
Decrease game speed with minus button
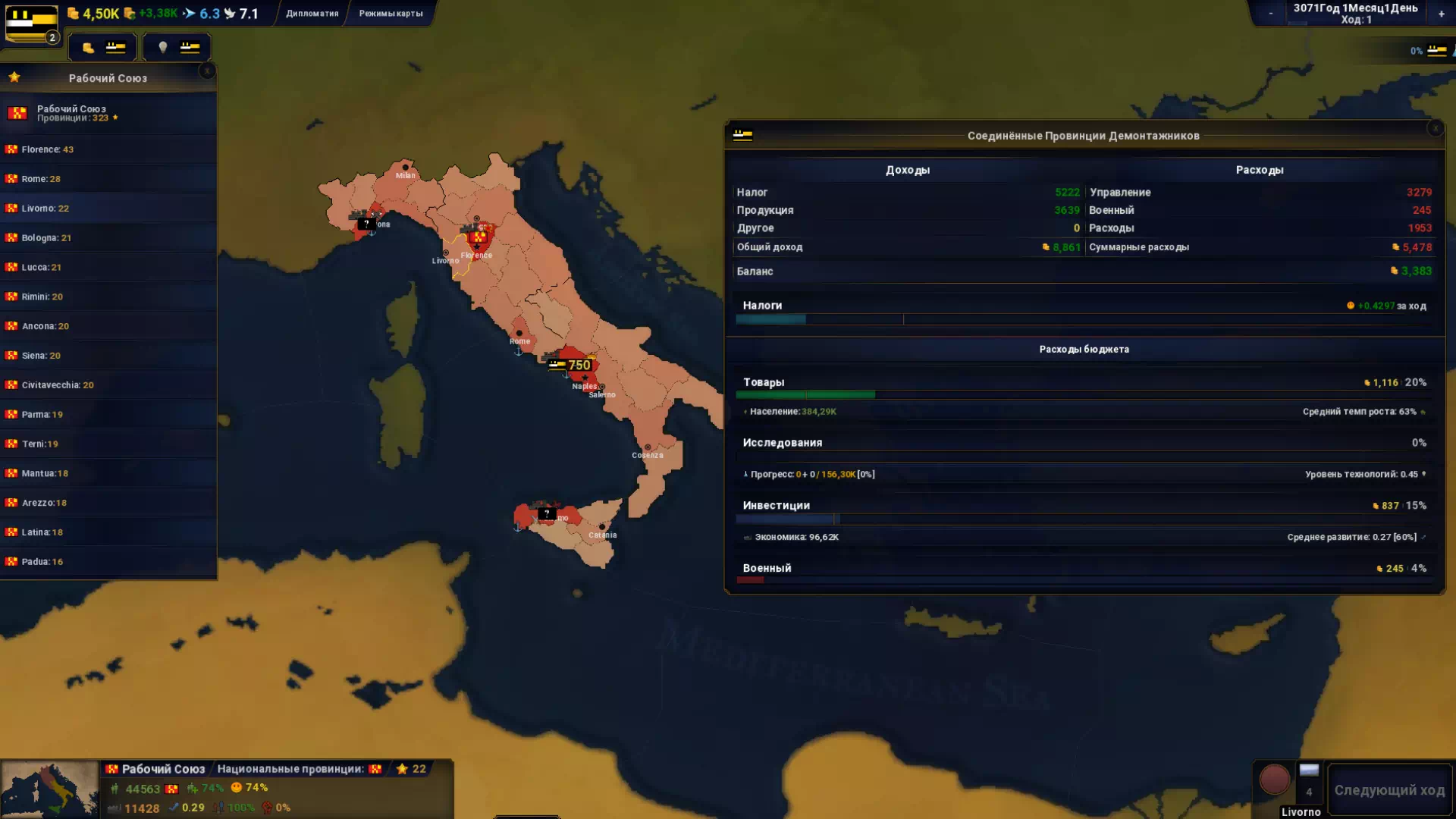pyautogui.click(x=1271, y=14)
